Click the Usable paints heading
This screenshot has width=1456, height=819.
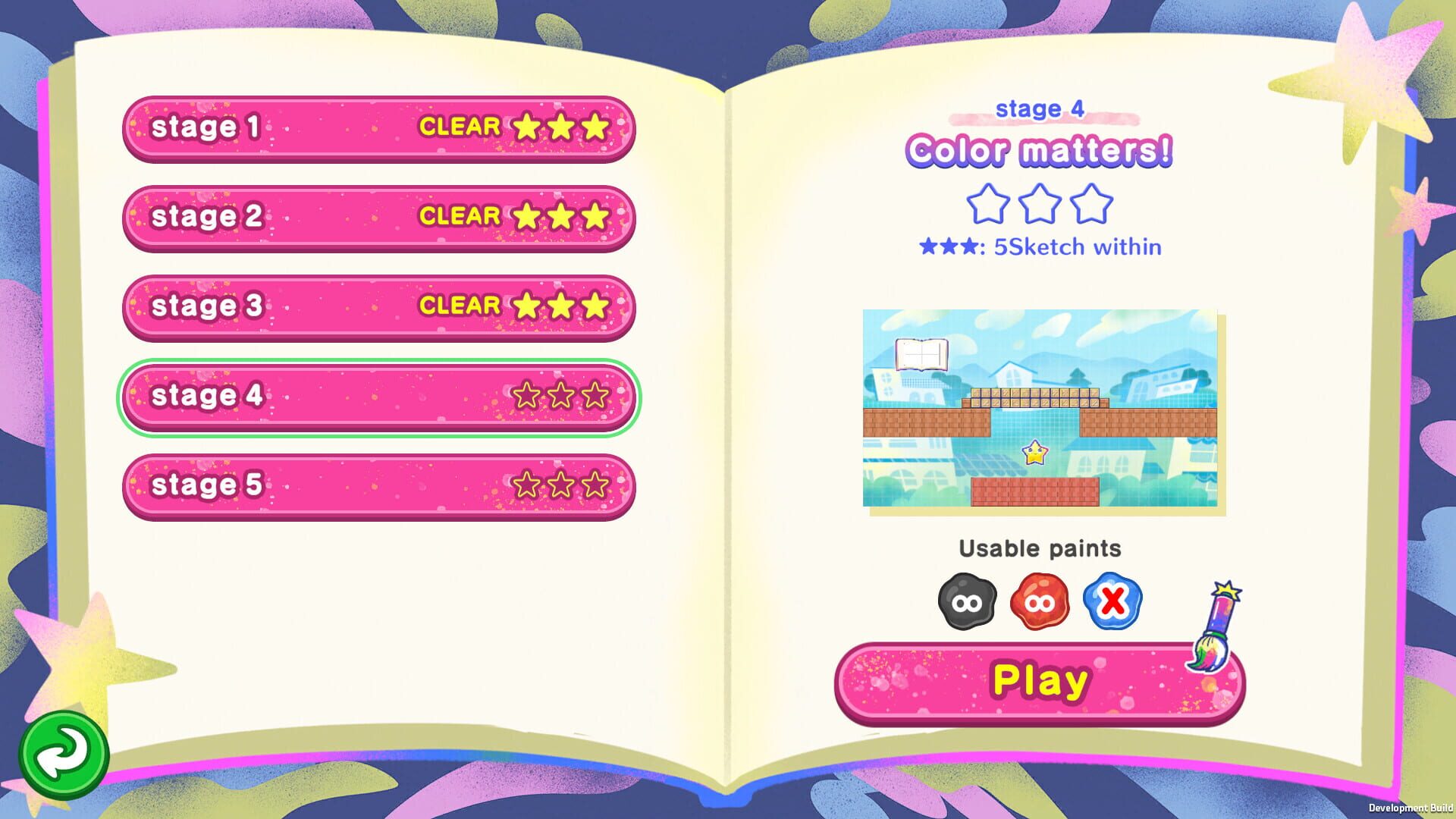[1040, 548]
